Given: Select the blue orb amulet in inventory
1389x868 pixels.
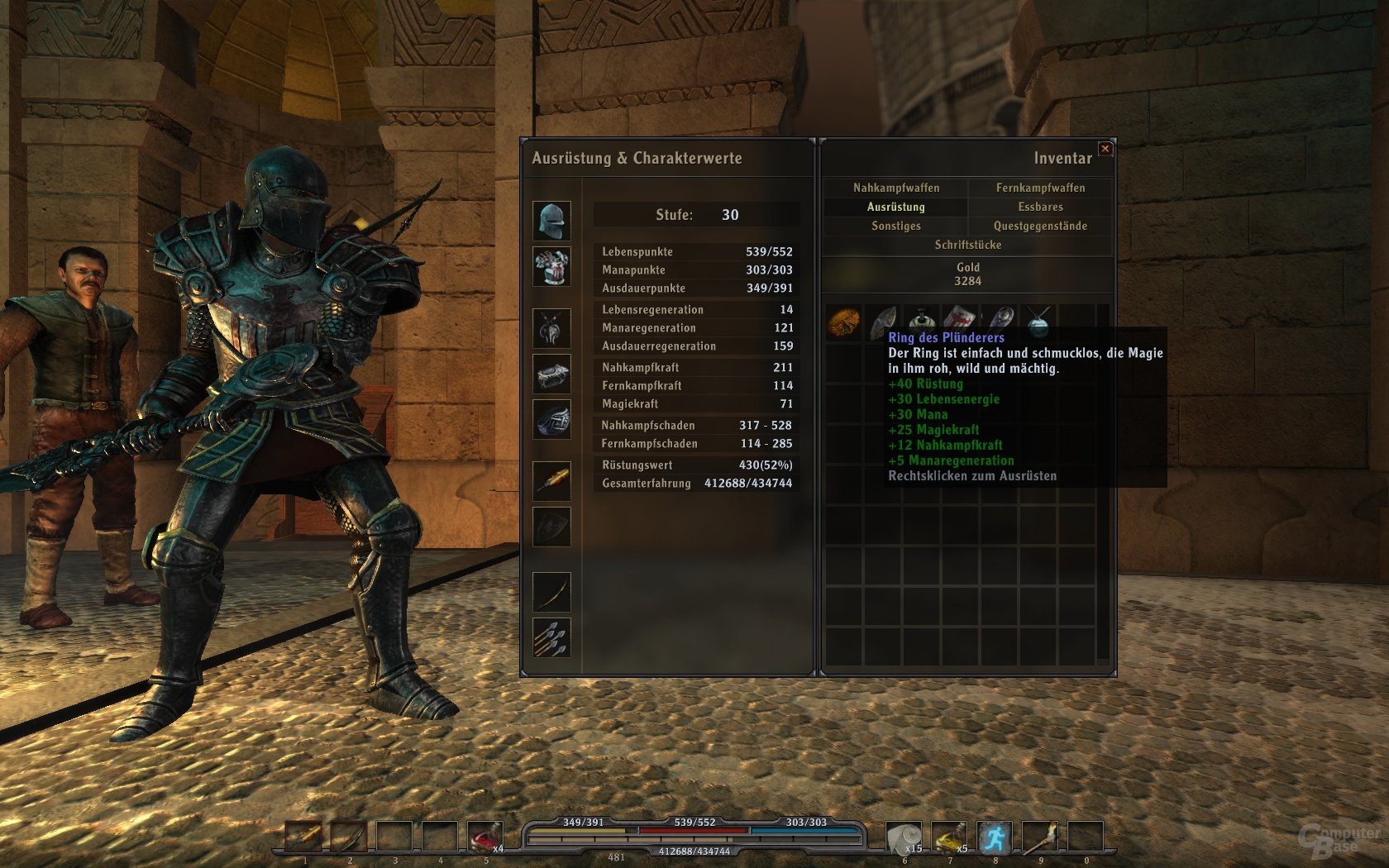Looking at the screenshot, I should tap(1038, 322).
